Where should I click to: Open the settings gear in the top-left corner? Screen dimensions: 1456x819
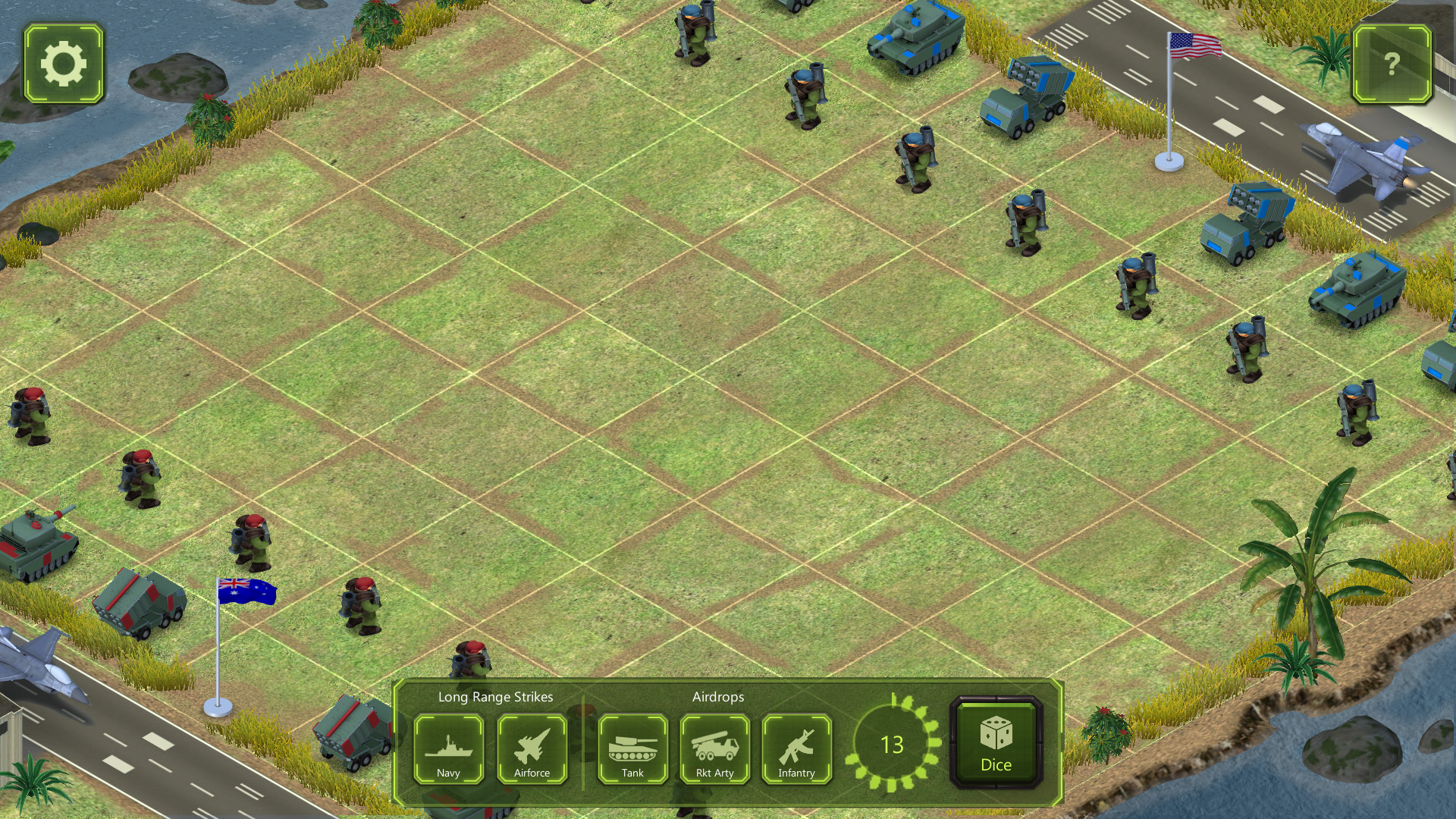pos(63,63)
